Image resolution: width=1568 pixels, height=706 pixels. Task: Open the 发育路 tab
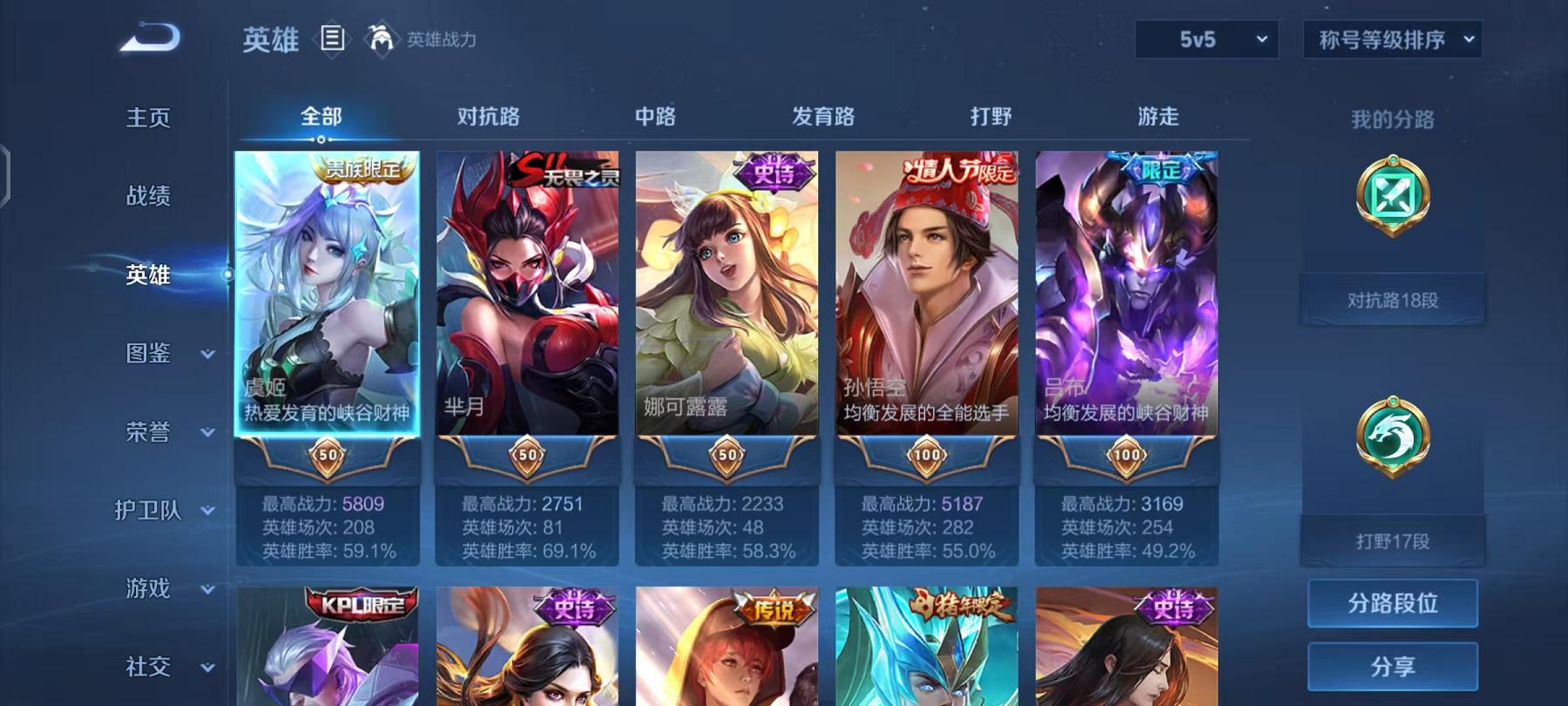(824, 116)
